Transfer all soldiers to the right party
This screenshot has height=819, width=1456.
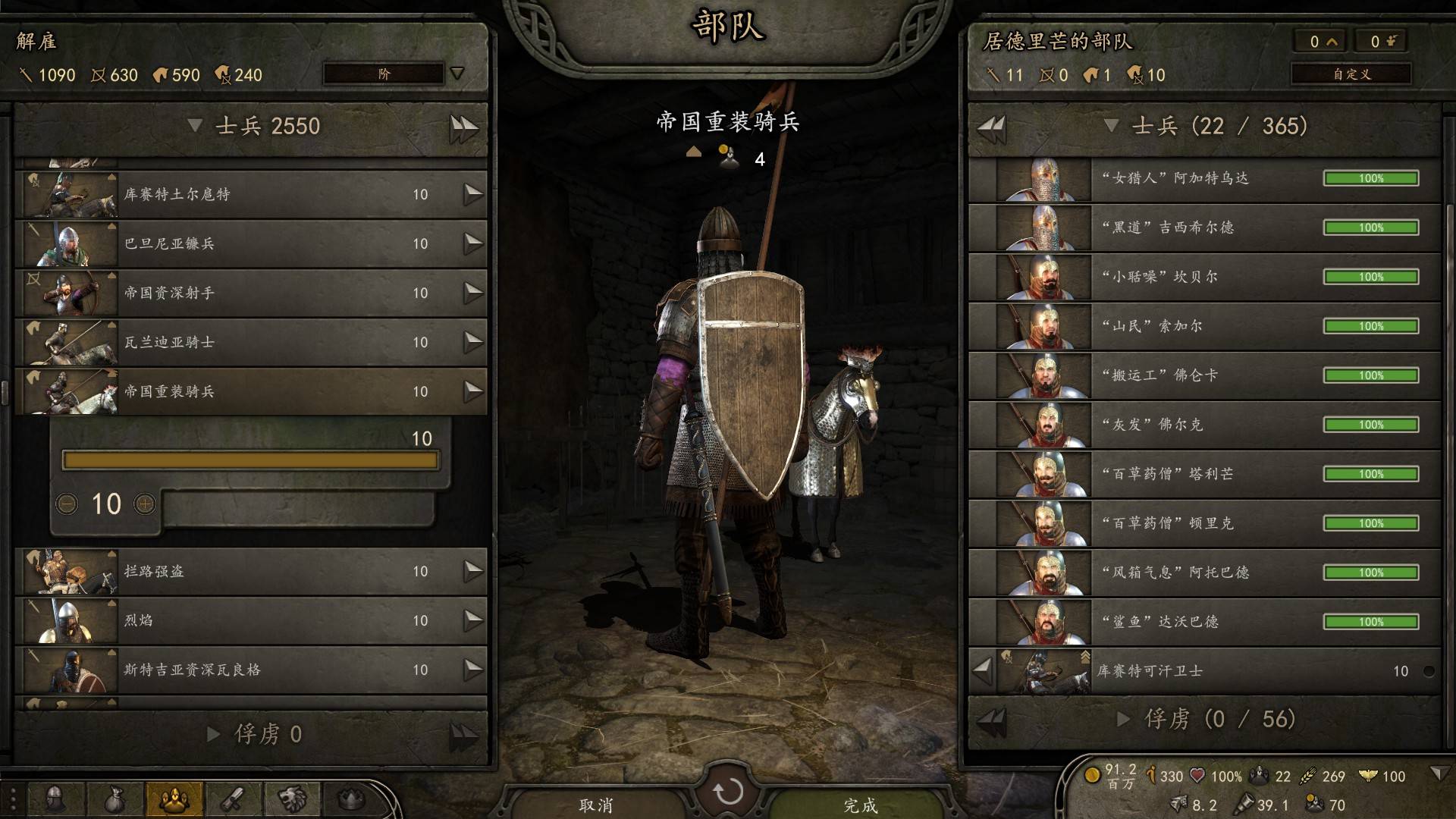(463, 127)
